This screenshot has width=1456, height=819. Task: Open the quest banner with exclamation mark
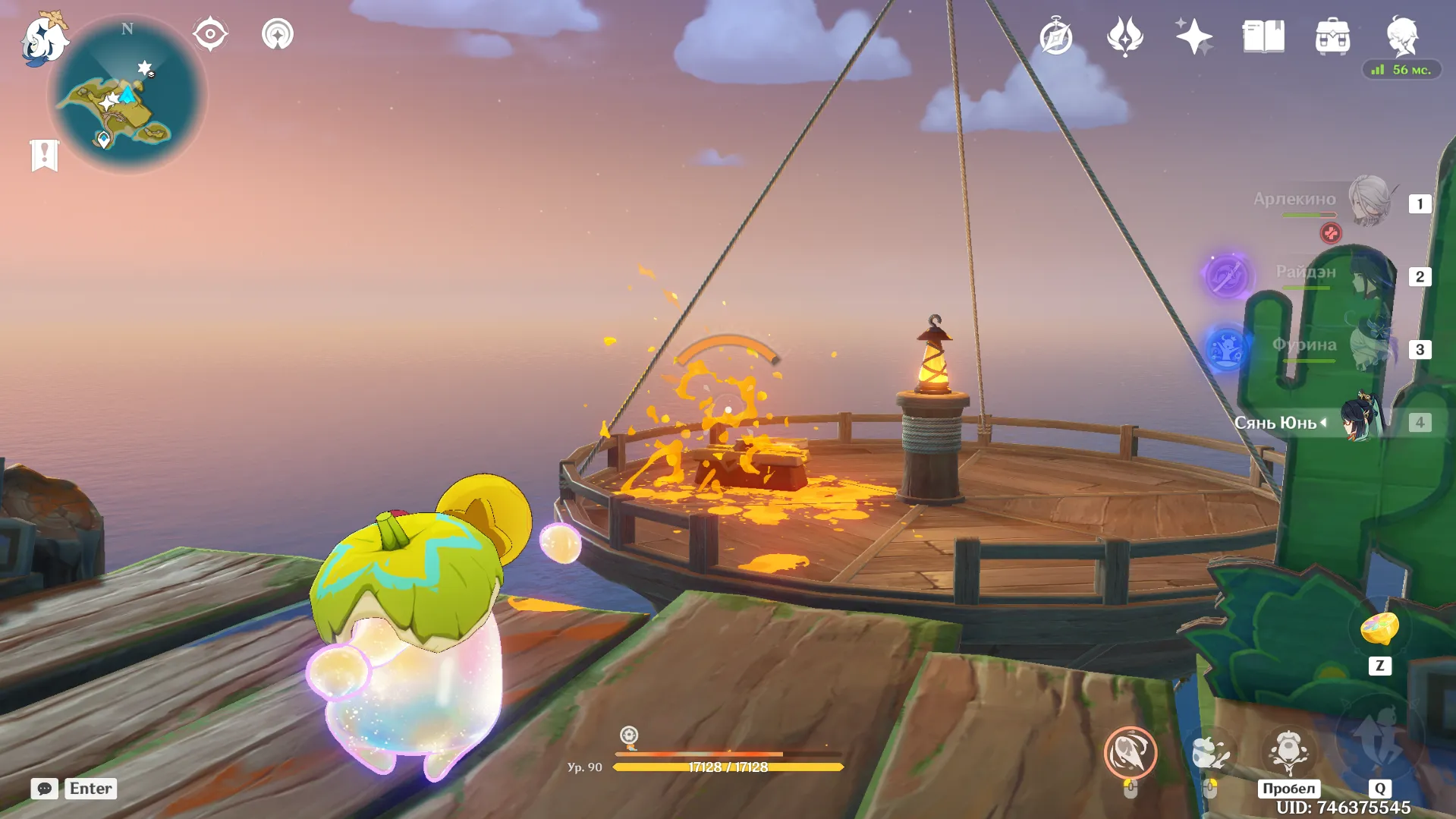pos(45,155)
